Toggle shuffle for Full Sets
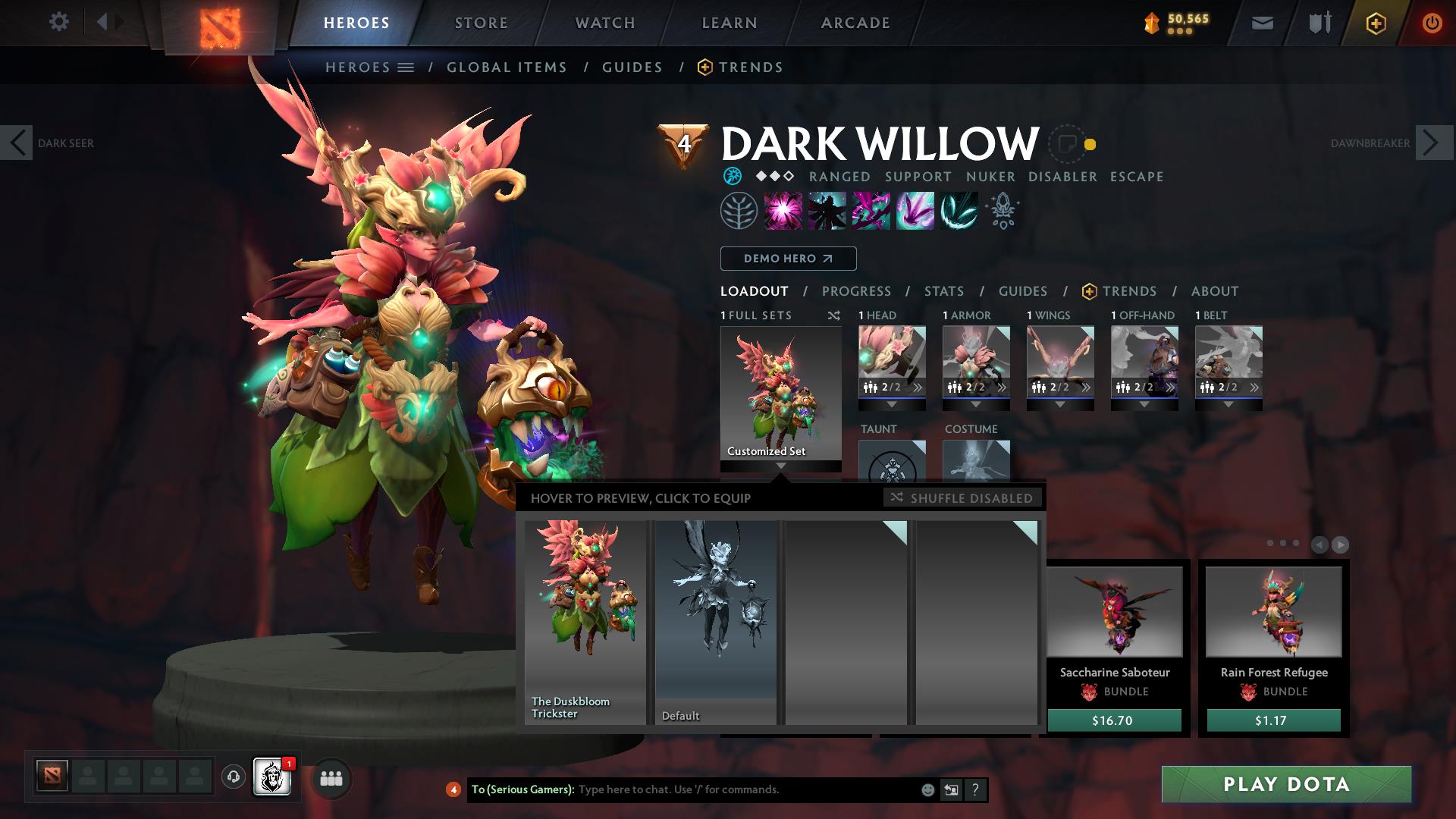This screenshot has height=819, width=1456. 834,315
